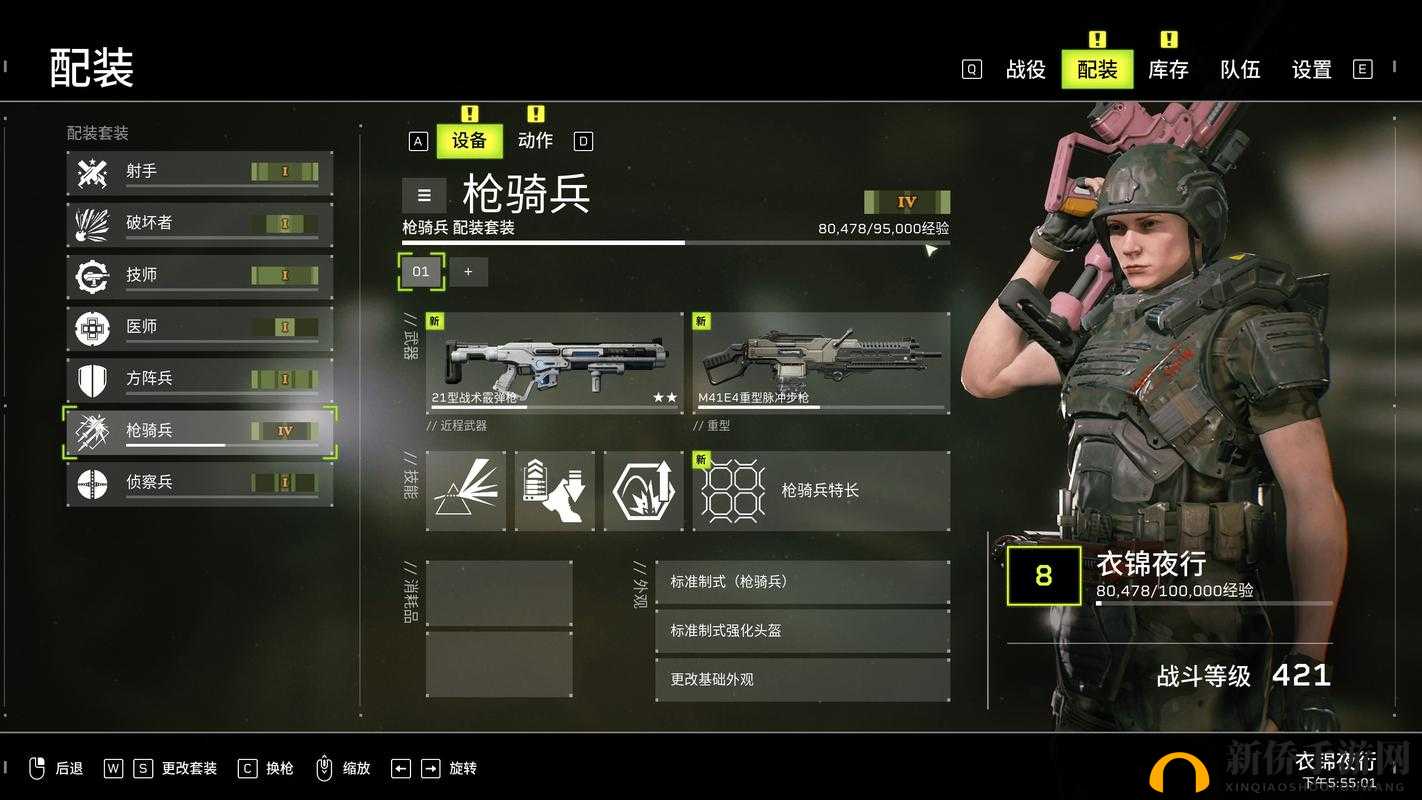The width and height of the screenshot is (1422, 800).
Task: Select the second ammo-drop skill icon
Action: 555,489
